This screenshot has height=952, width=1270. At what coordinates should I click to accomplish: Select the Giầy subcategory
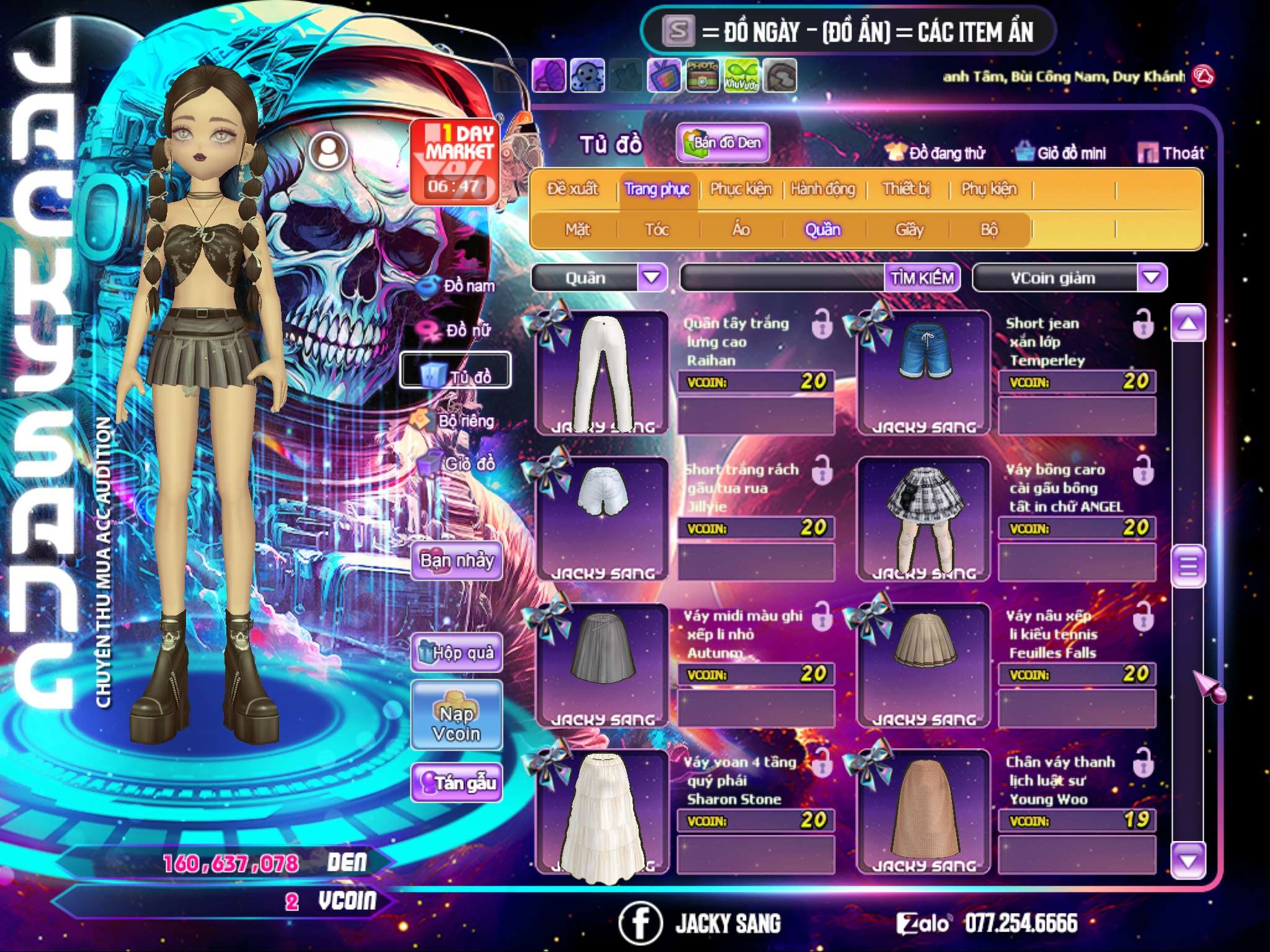[909, 230]
